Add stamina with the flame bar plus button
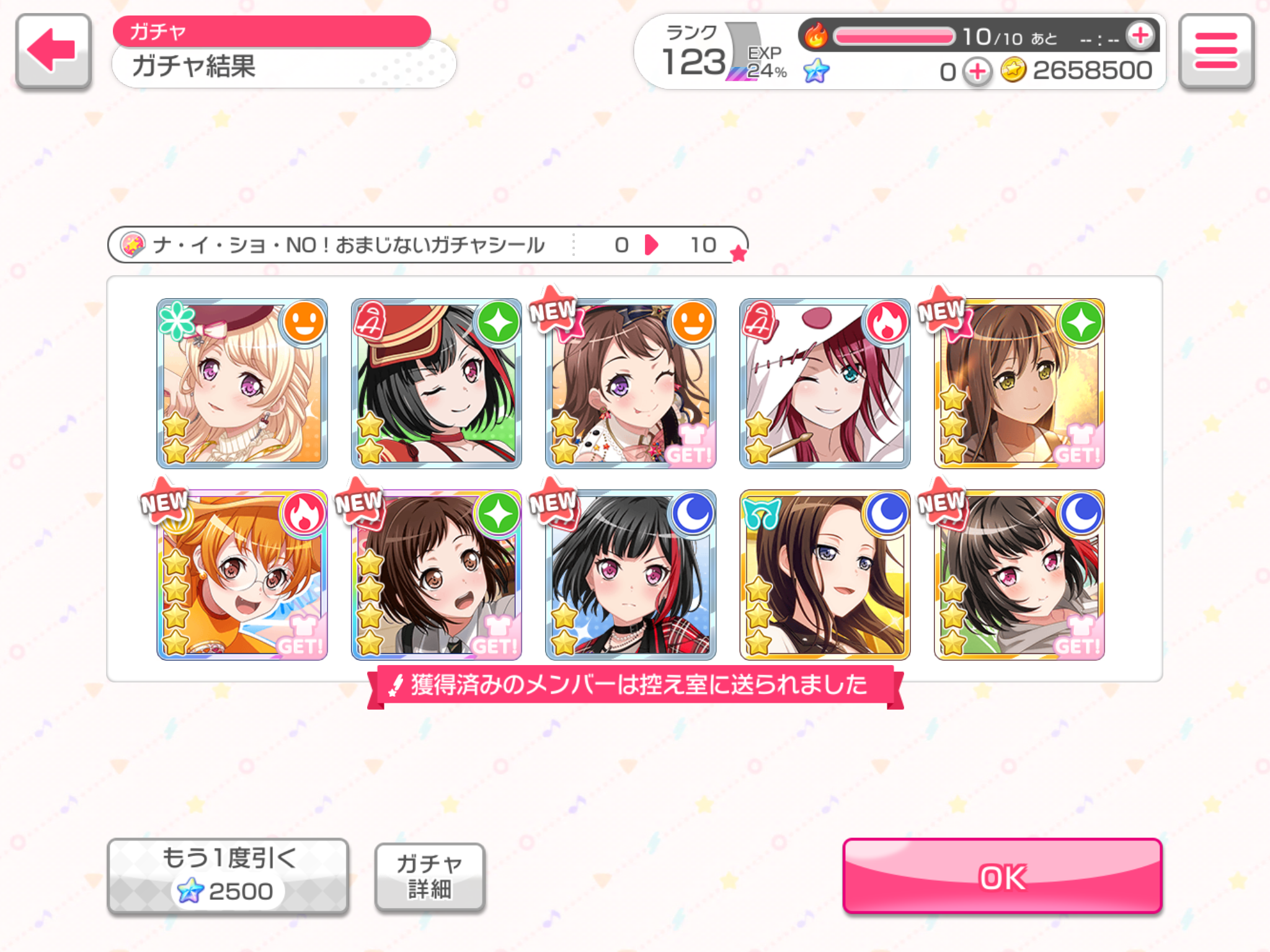The height and width of the screenshot is (952, 1270). (x=1140, y=36)
